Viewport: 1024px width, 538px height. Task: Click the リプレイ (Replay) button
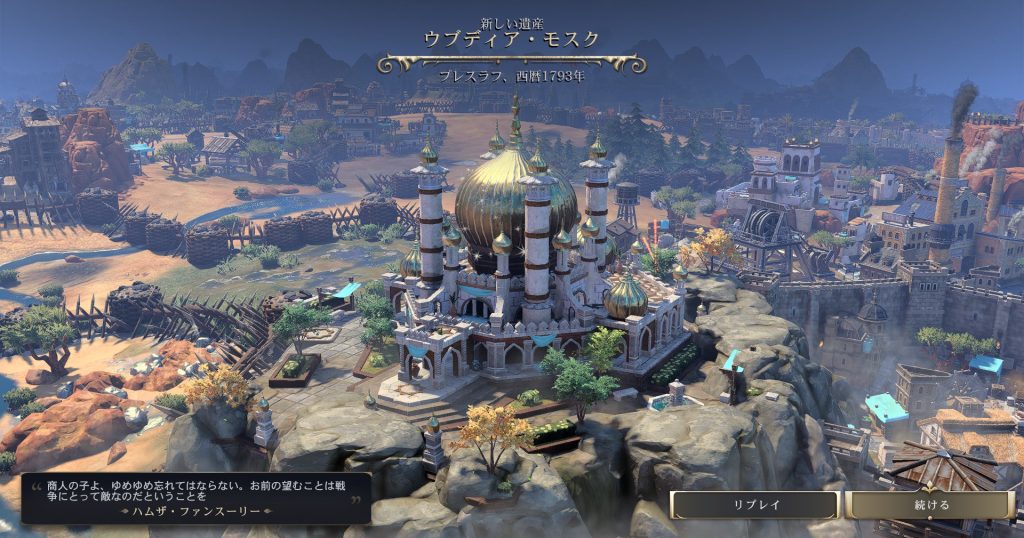(754, 505)
